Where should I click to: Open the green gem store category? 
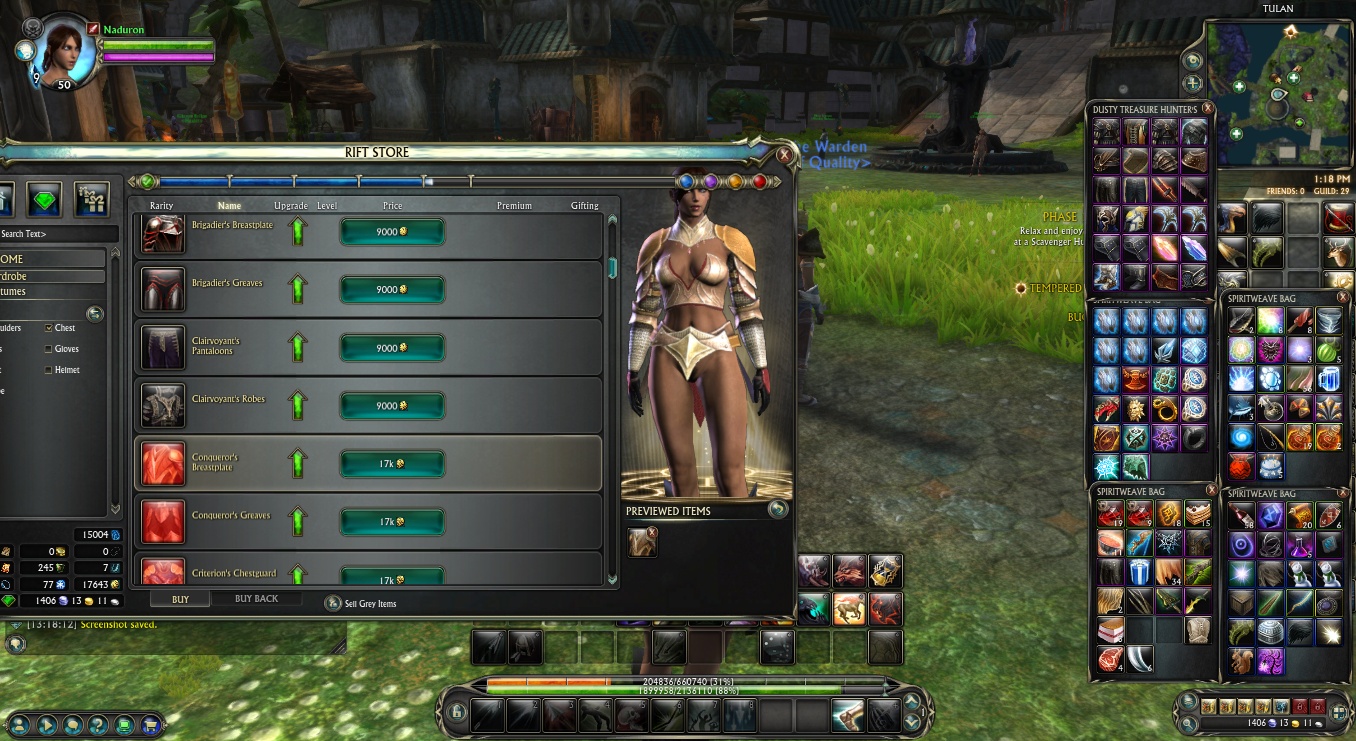coord(44,199)
